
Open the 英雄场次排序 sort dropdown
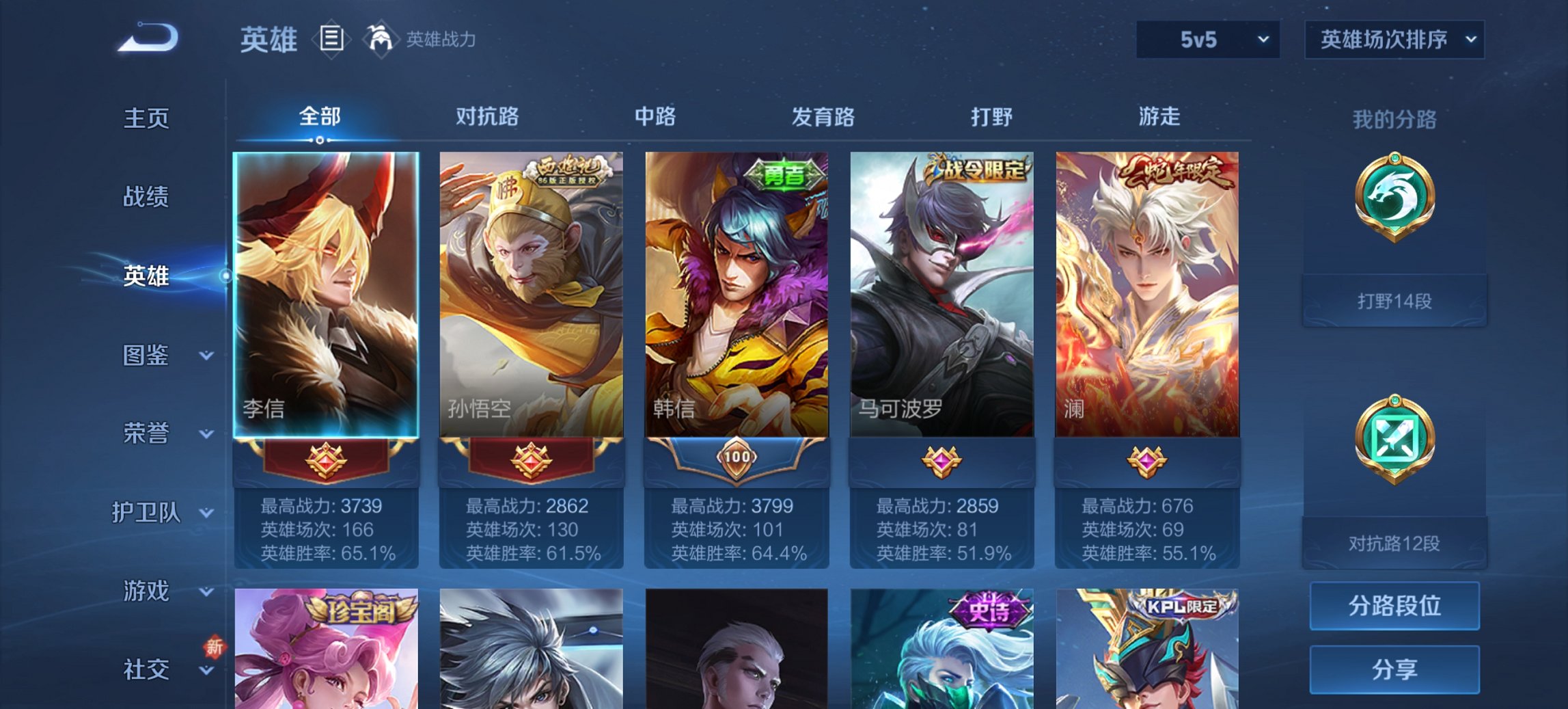click(x=1394, y=40)
